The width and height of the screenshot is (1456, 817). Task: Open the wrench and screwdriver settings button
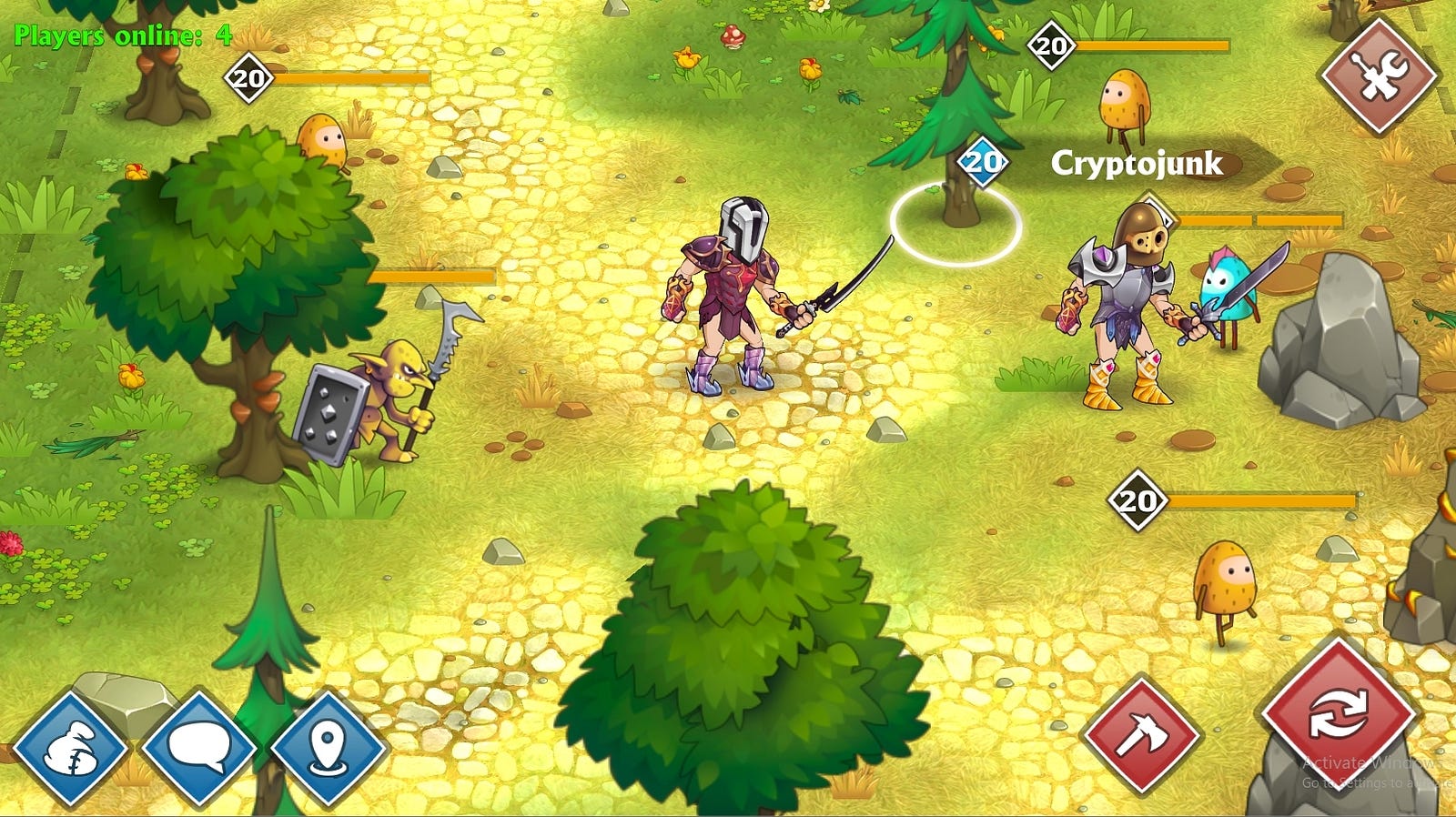(1379, 75)
